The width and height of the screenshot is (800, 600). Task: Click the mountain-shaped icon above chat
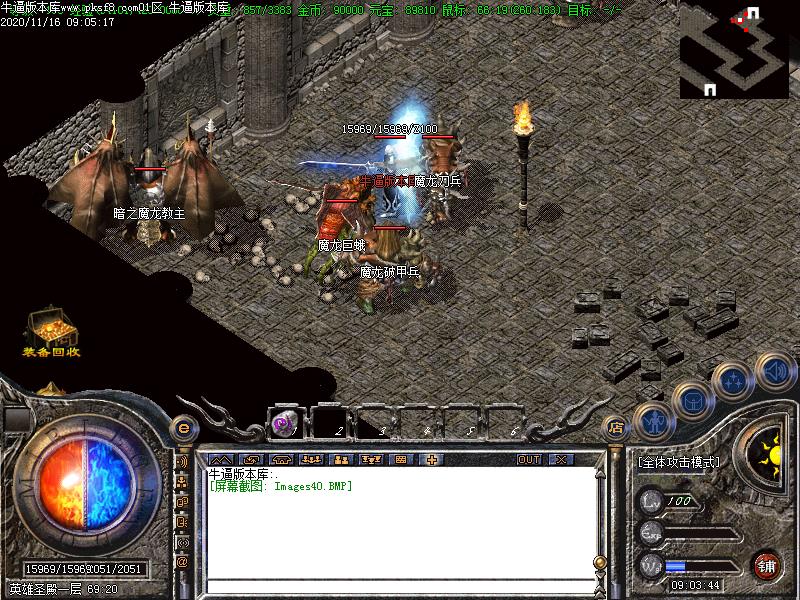point(220,460)
